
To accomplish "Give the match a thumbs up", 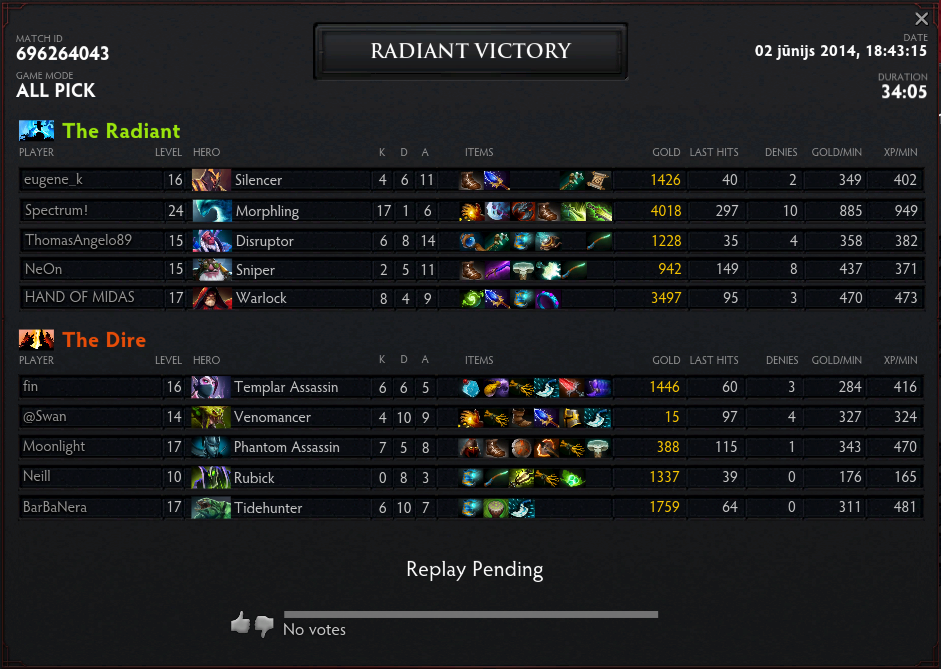I will point(240,624).
